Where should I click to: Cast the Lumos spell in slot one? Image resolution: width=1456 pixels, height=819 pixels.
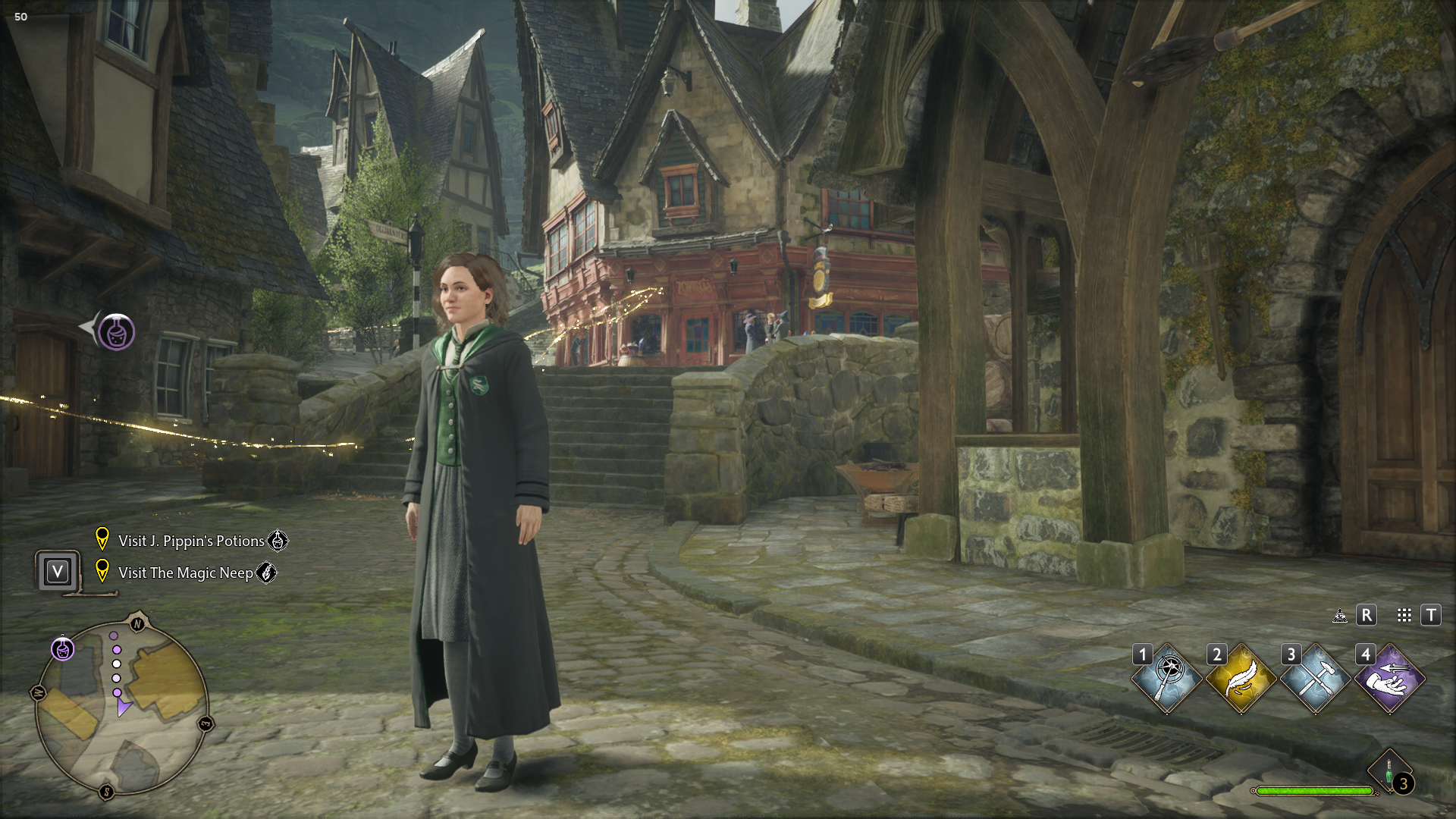click(1167, 679)
